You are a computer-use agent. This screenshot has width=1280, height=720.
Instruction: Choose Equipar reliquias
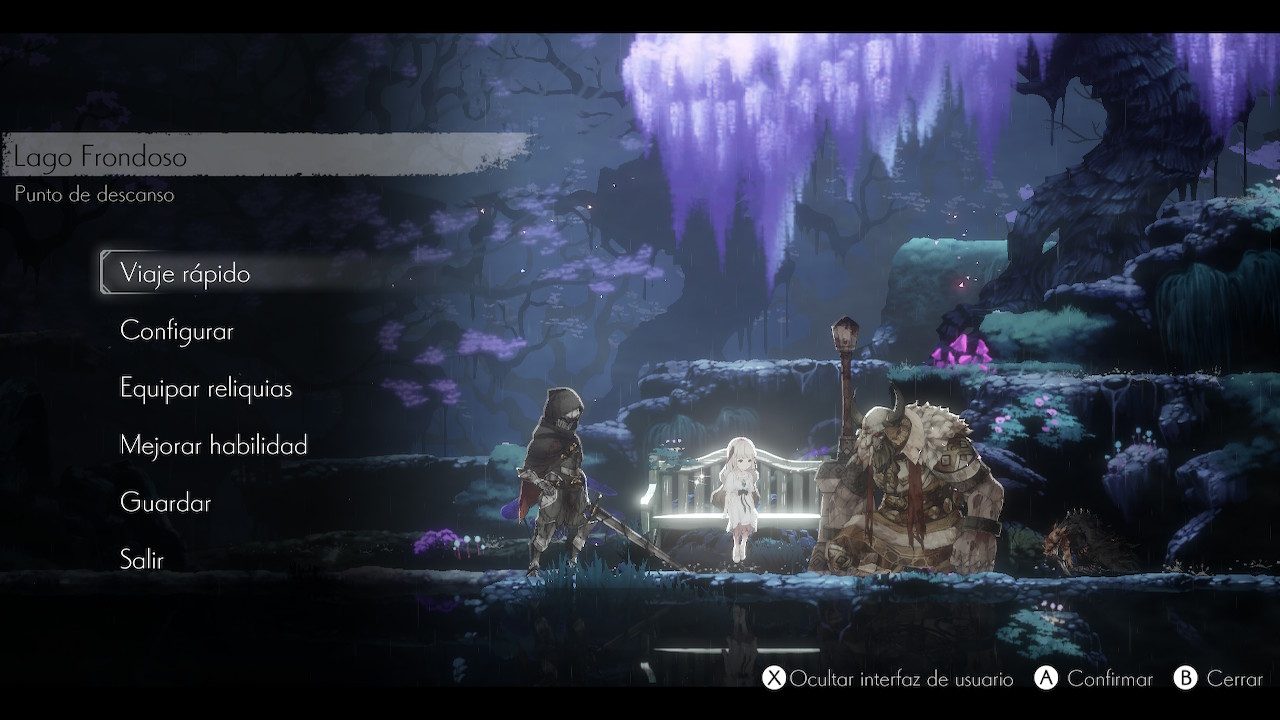click(206, 388)
